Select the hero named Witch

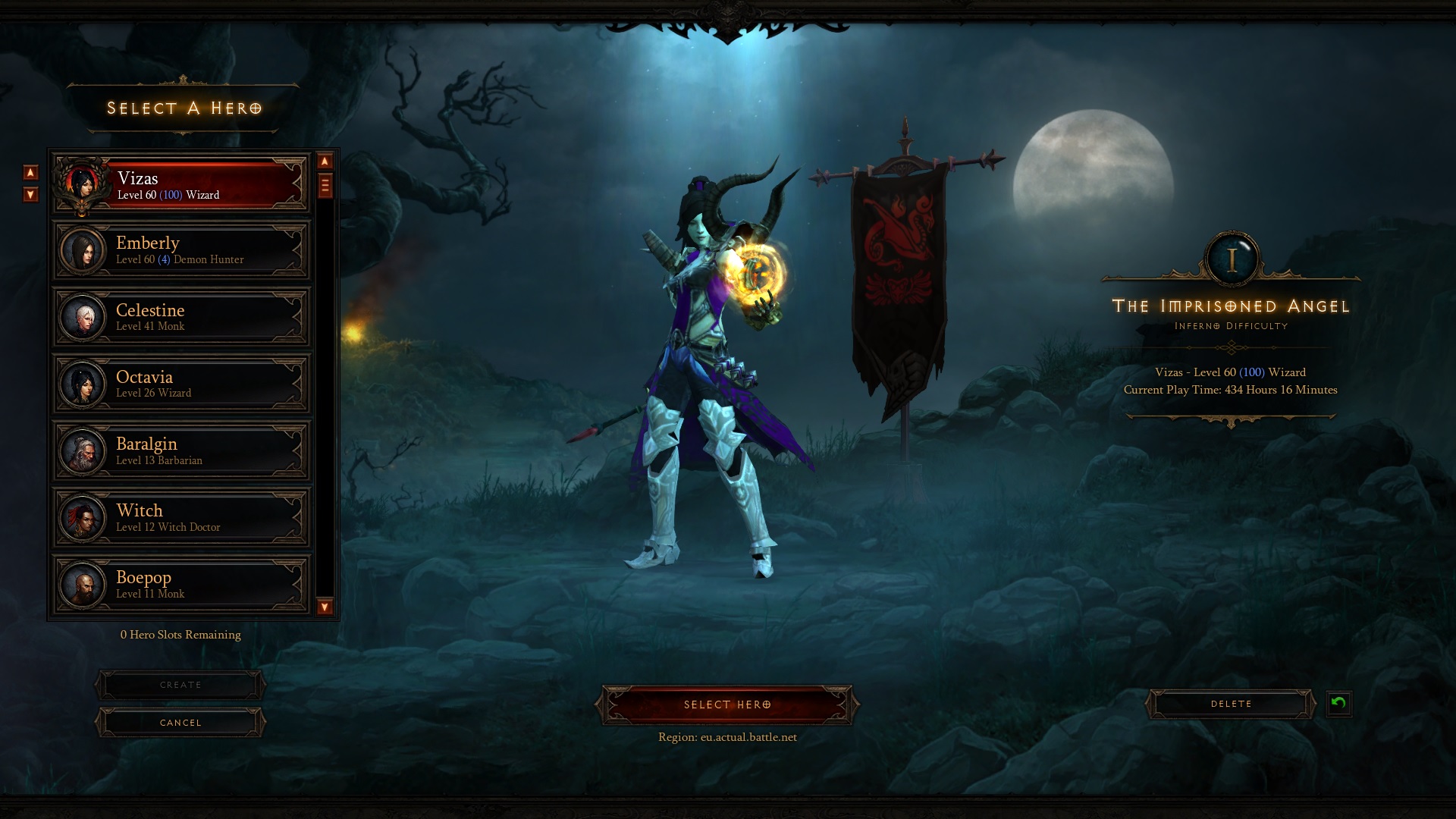tap(182, 517)
